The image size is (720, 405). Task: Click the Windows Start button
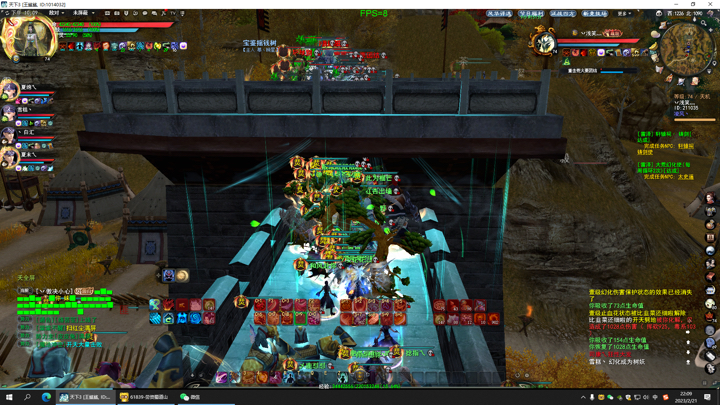9,397
